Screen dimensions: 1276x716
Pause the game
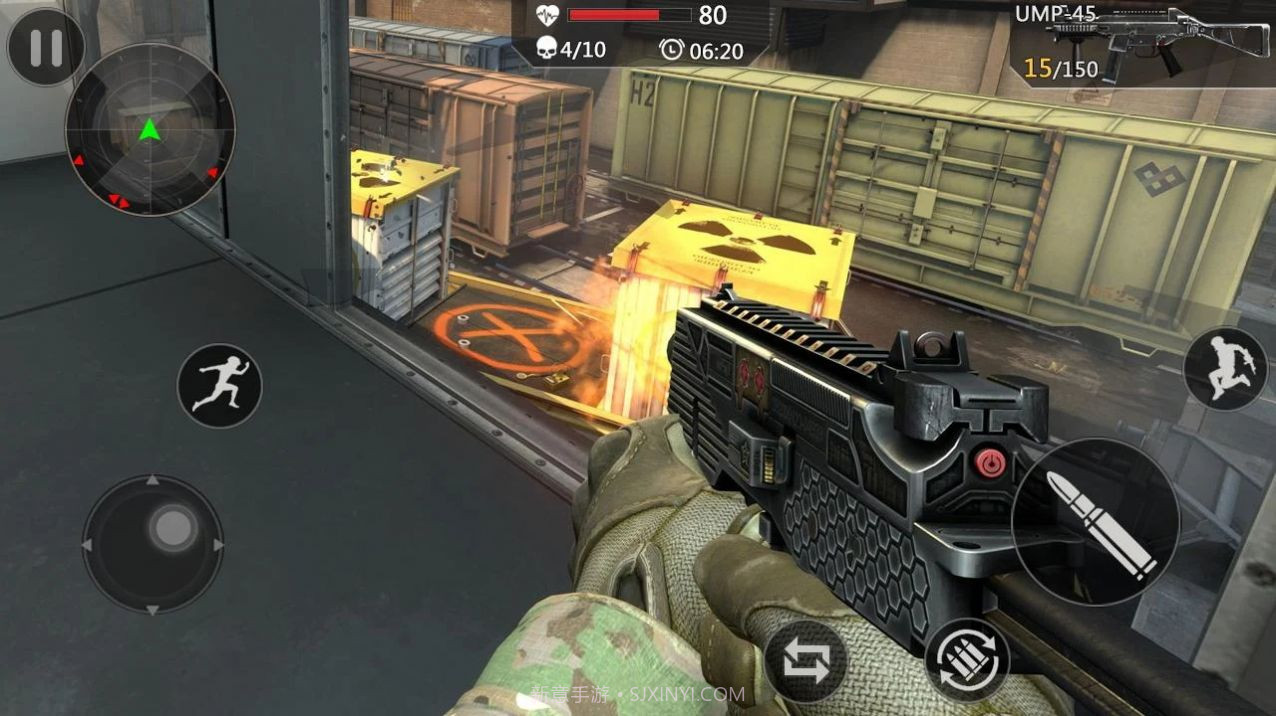(x=46, y=47)
